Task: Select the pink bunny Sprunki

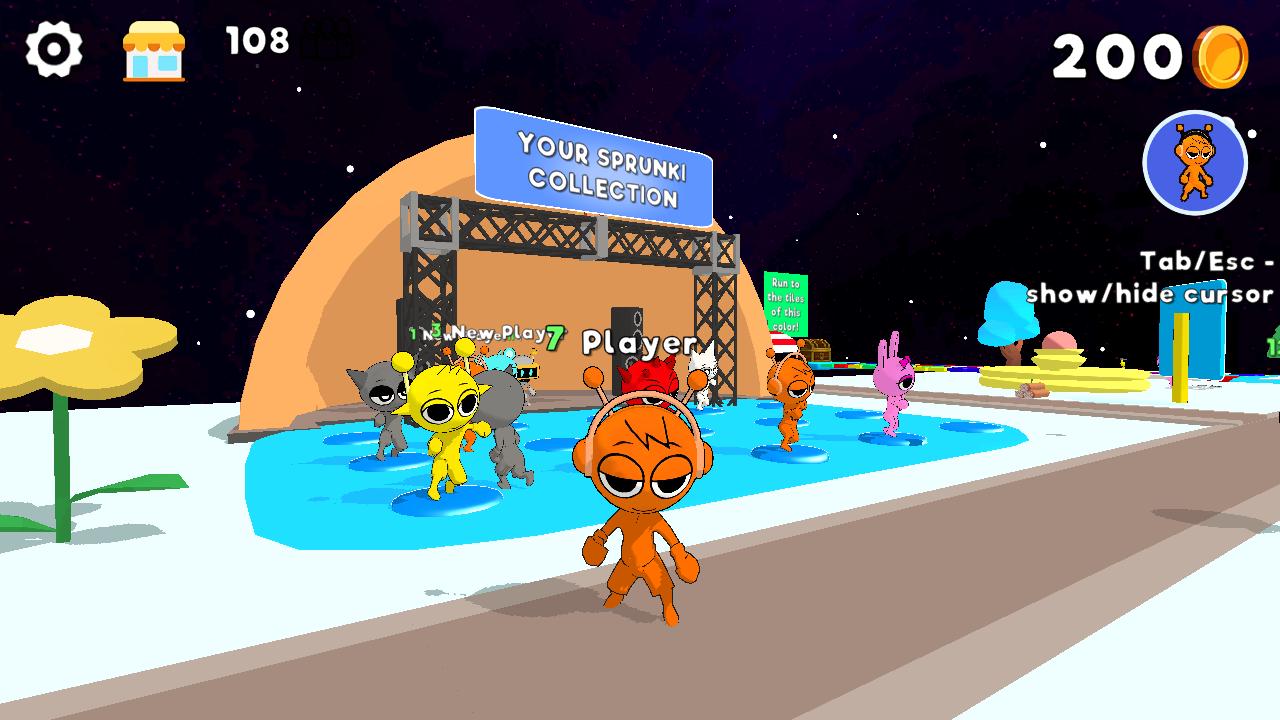Action: click(x=893, y=385)
